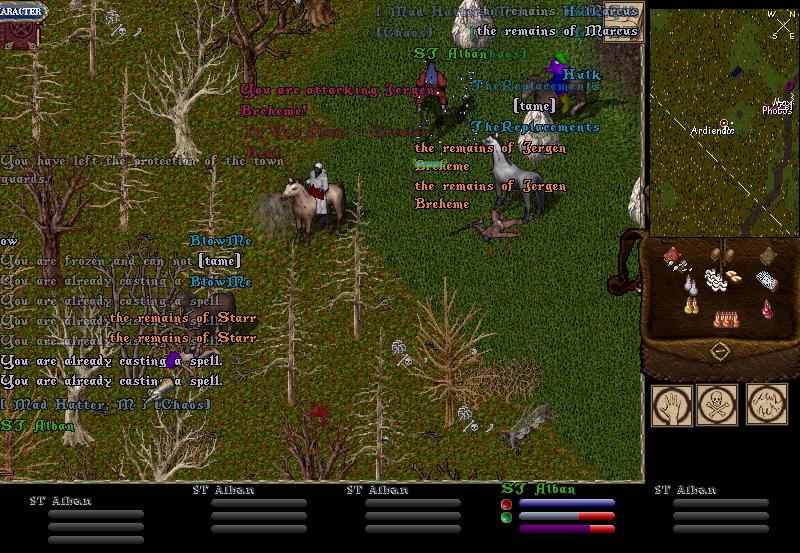The width and height of the screenshot is (800, 553).
Task: Select the blue-white scroll in the backpack
Action: coord(765,279)
